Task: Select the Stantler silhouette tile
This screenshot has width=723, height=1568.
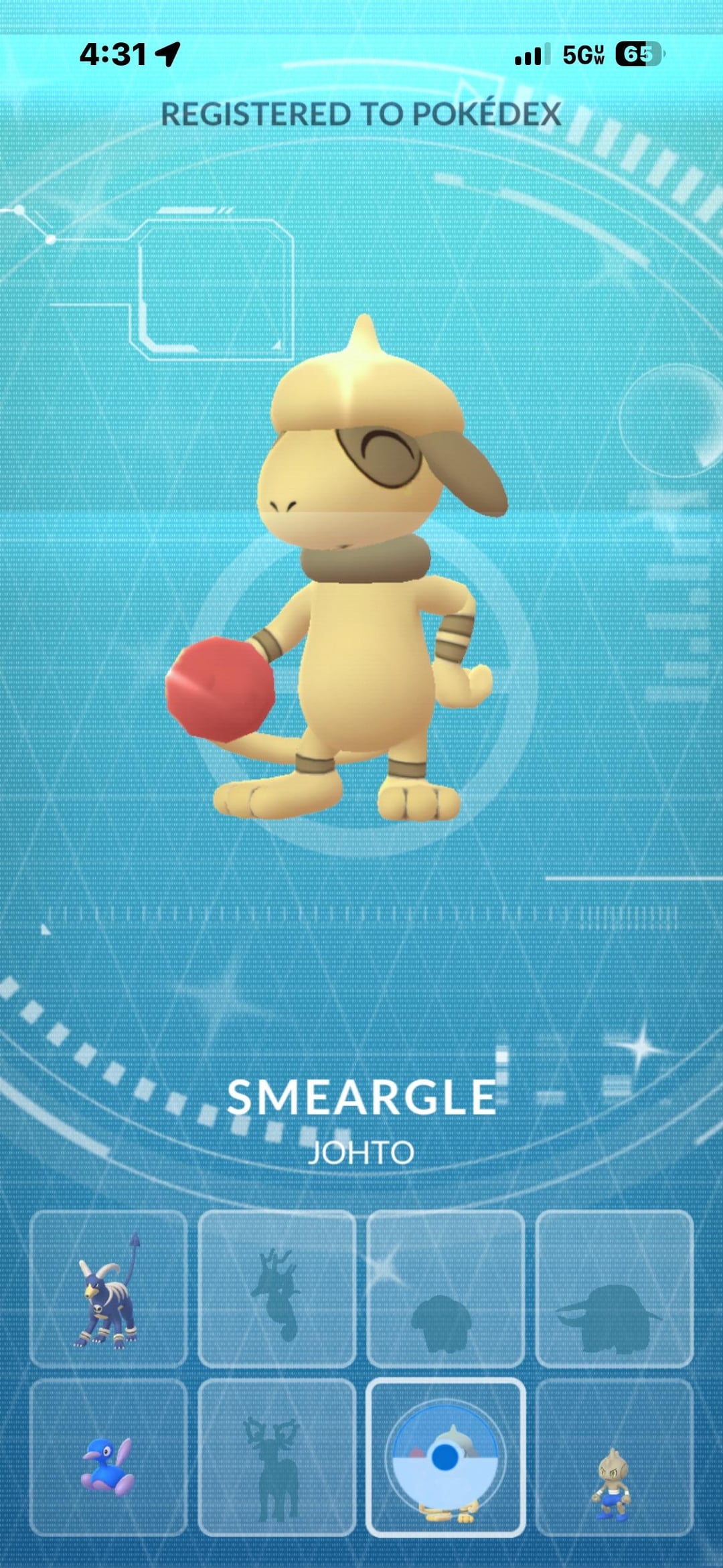Action: [x=276, y=1457]
